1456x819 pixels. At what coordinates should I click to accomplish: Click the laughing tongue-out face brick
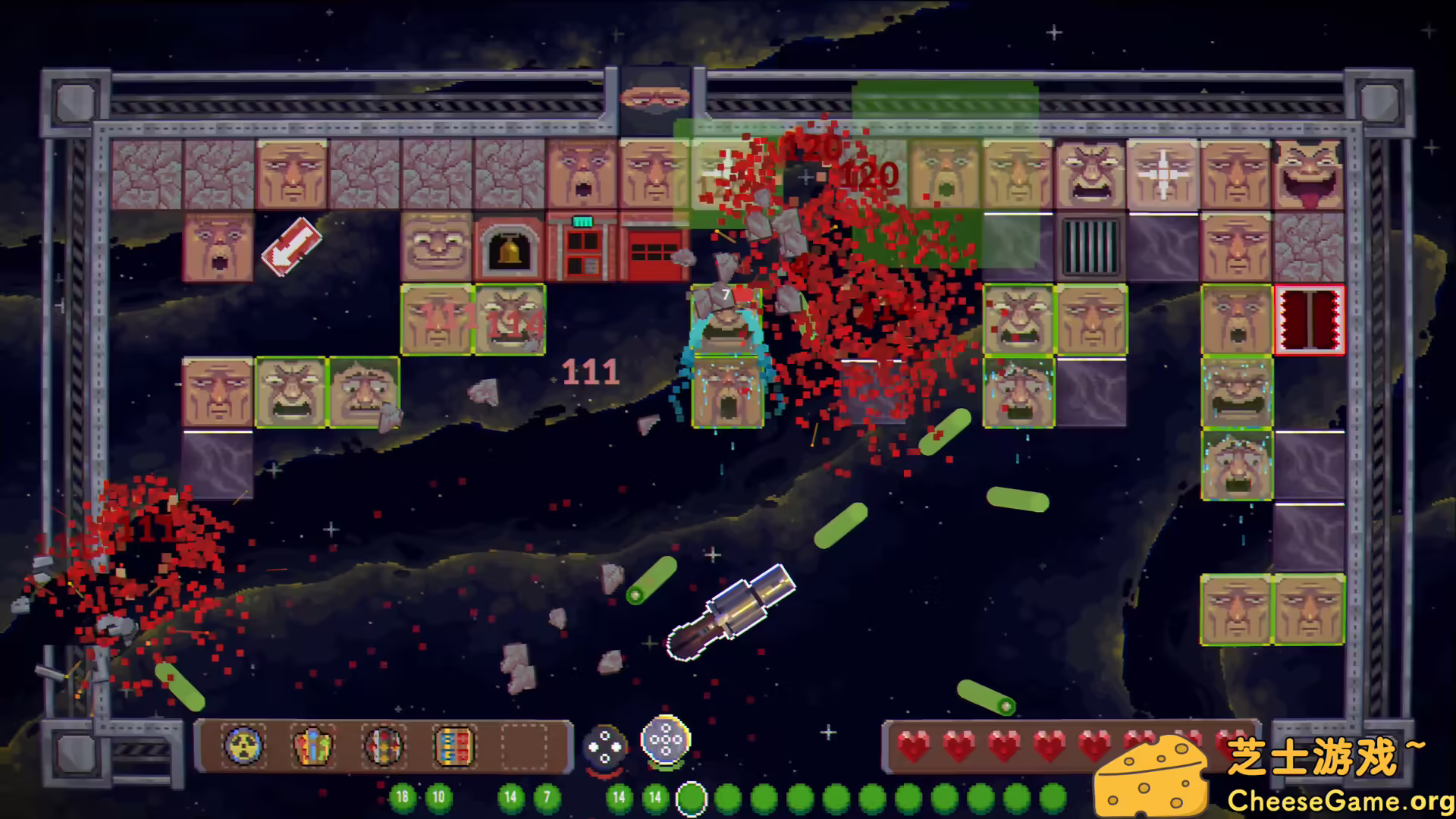1308,171
